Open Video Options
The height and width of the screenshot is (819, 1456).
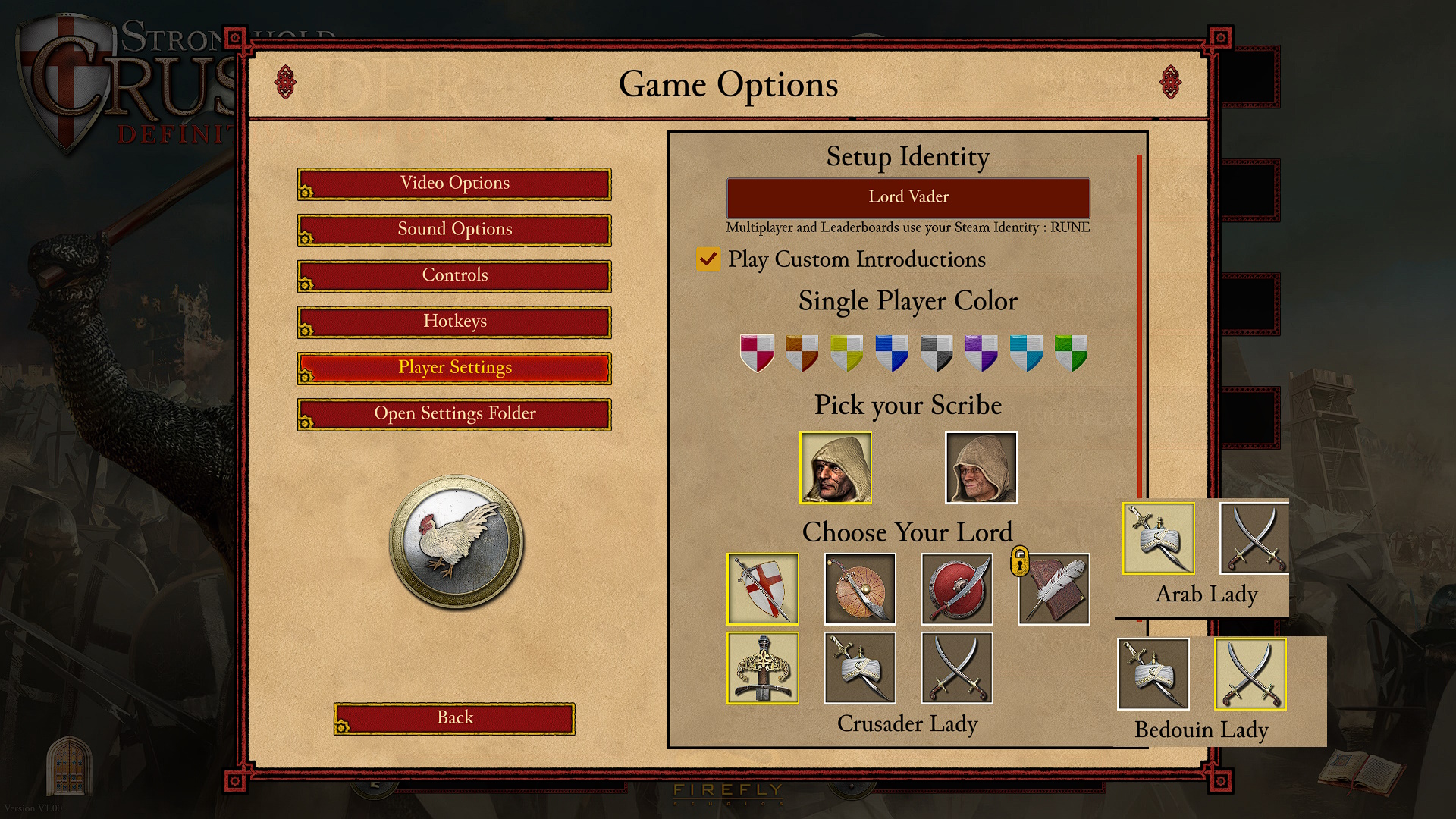coord(454,184)
